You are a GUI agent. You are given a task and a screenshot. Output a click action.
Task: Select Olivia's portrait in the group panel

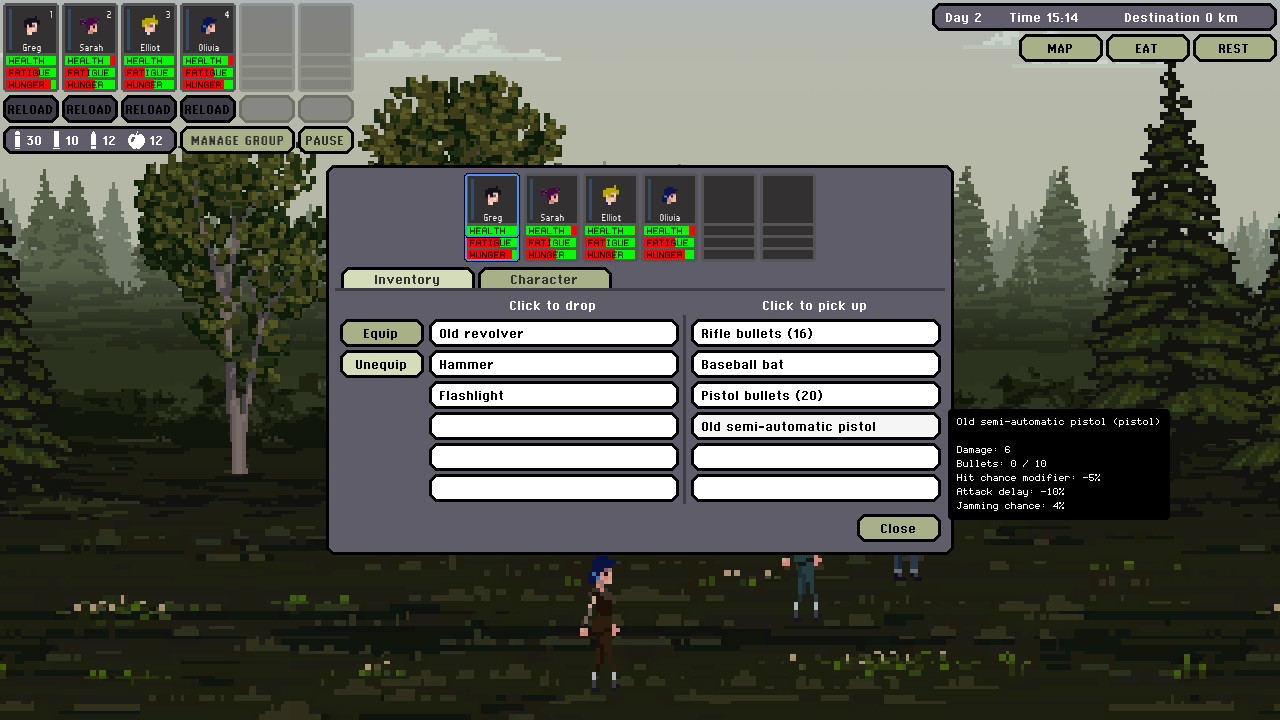pyautogui.click(x=669, y=198)
